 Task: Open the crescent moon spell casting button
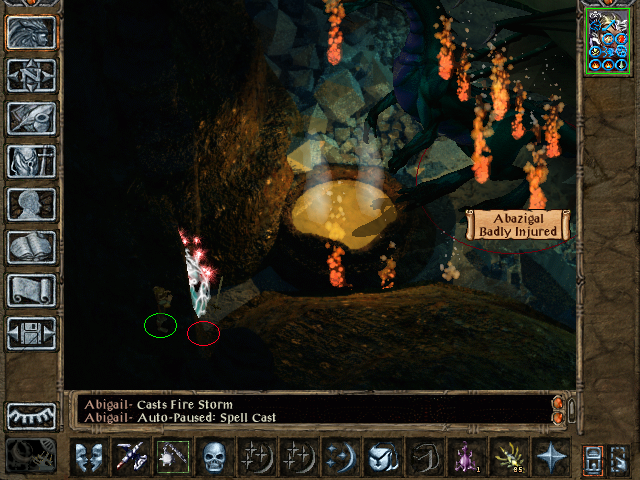click(x=341, y=456)
